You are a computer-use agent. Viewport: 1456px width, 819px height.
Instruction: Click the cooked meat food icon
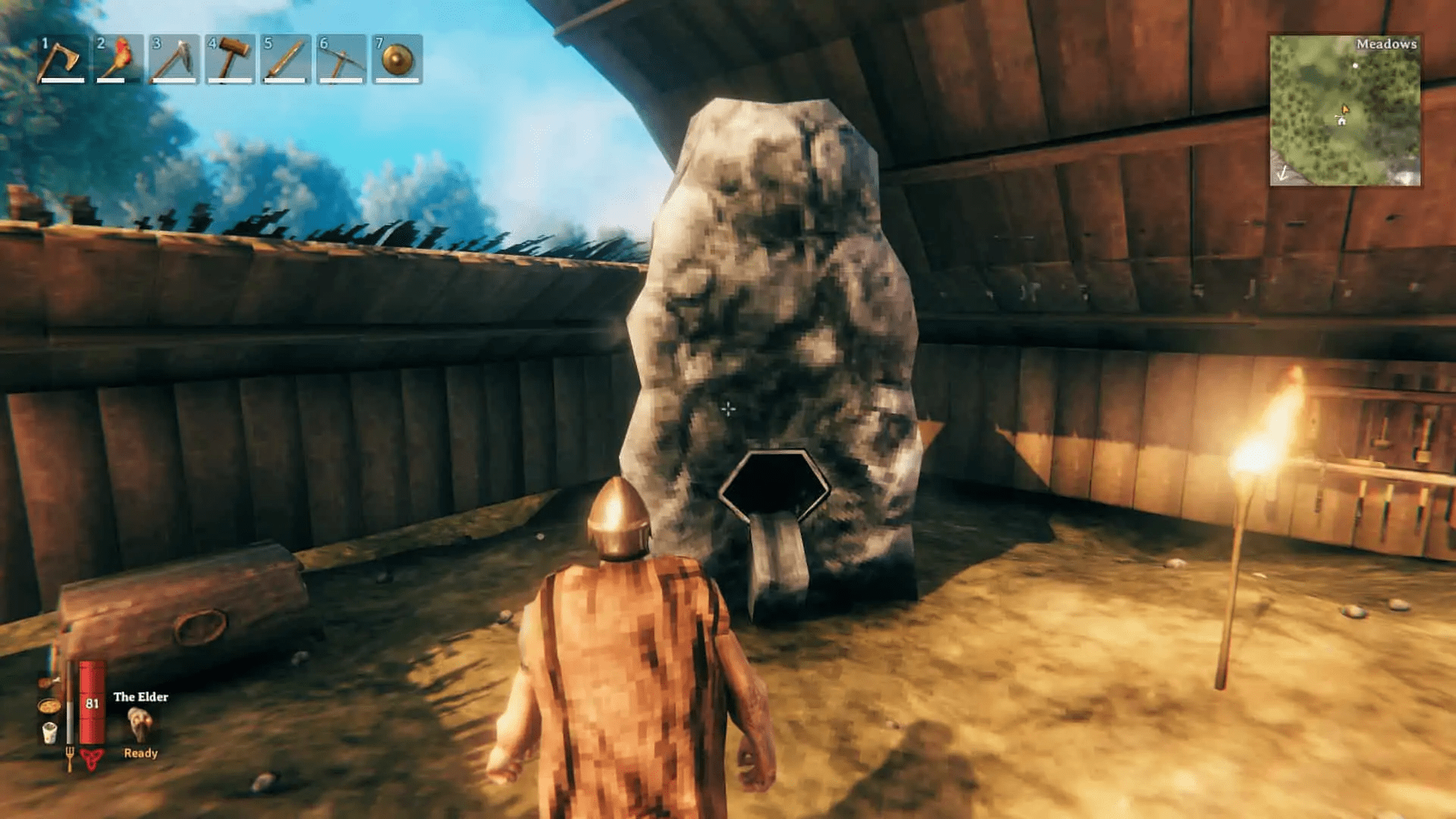pyautogui.click(x=48, y=682)
